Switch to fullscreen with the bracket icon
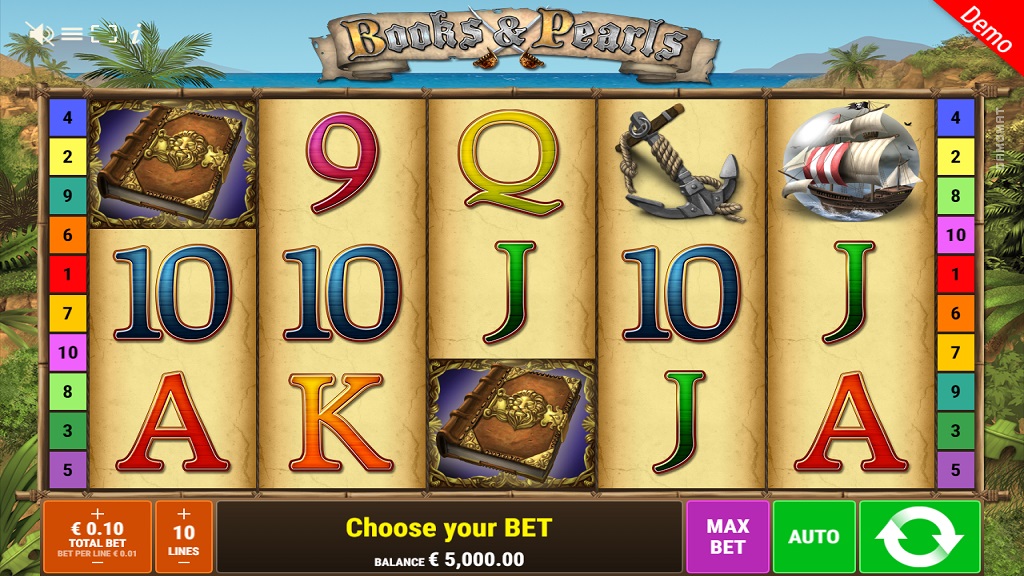The width and height of the screenshot is (1024, 576). [104, 34]
